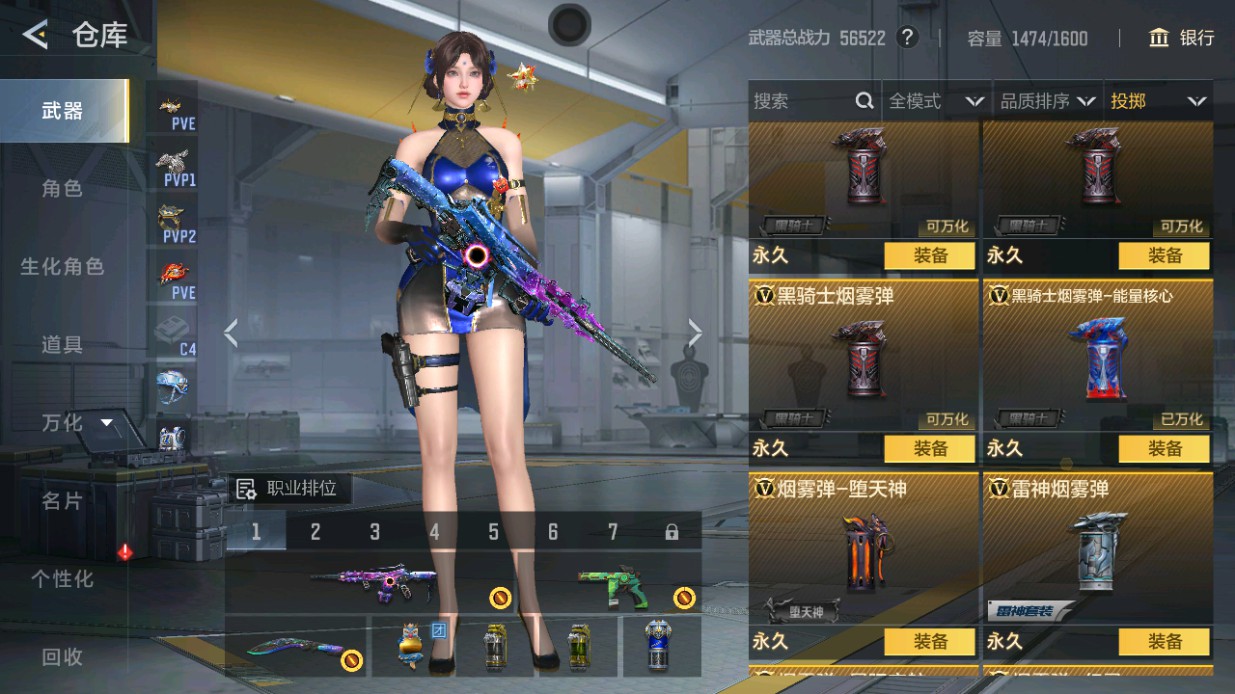Show the weapon power help question mark
This screenshot has width=1235, height=694.
(907, 38)
